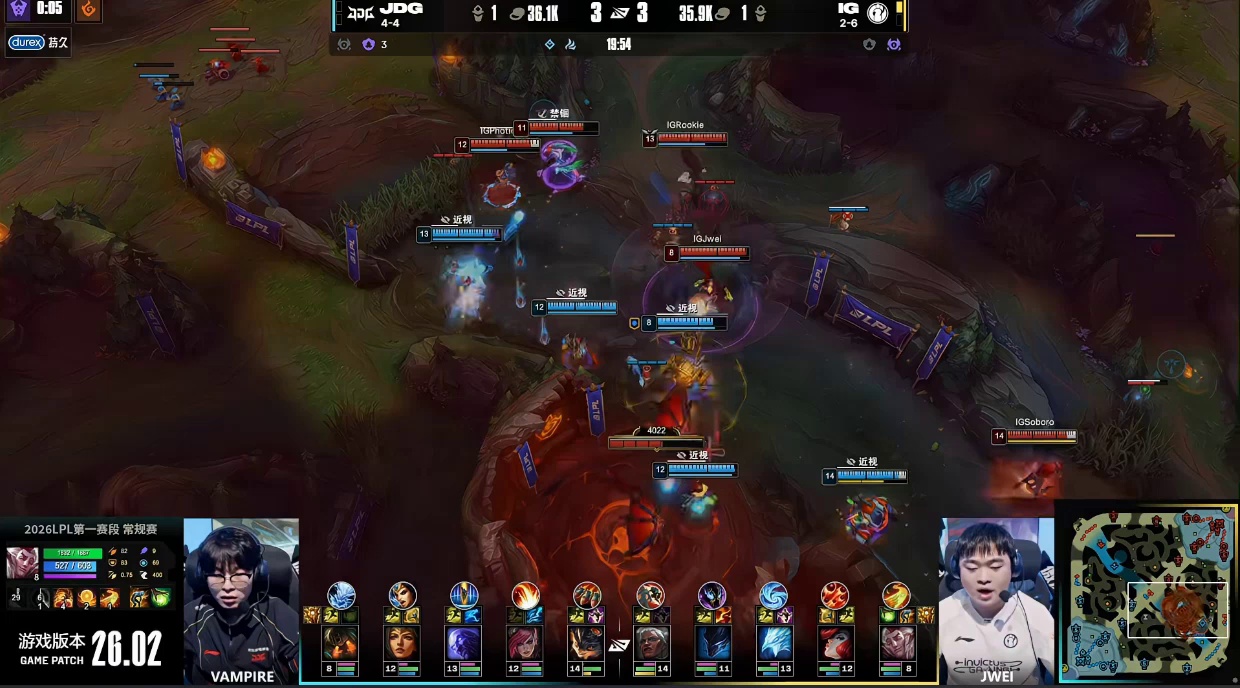This screenshot has width=1240, height=688.
Task: Click the Durex sponsor badge
Action: coord(25,43)
